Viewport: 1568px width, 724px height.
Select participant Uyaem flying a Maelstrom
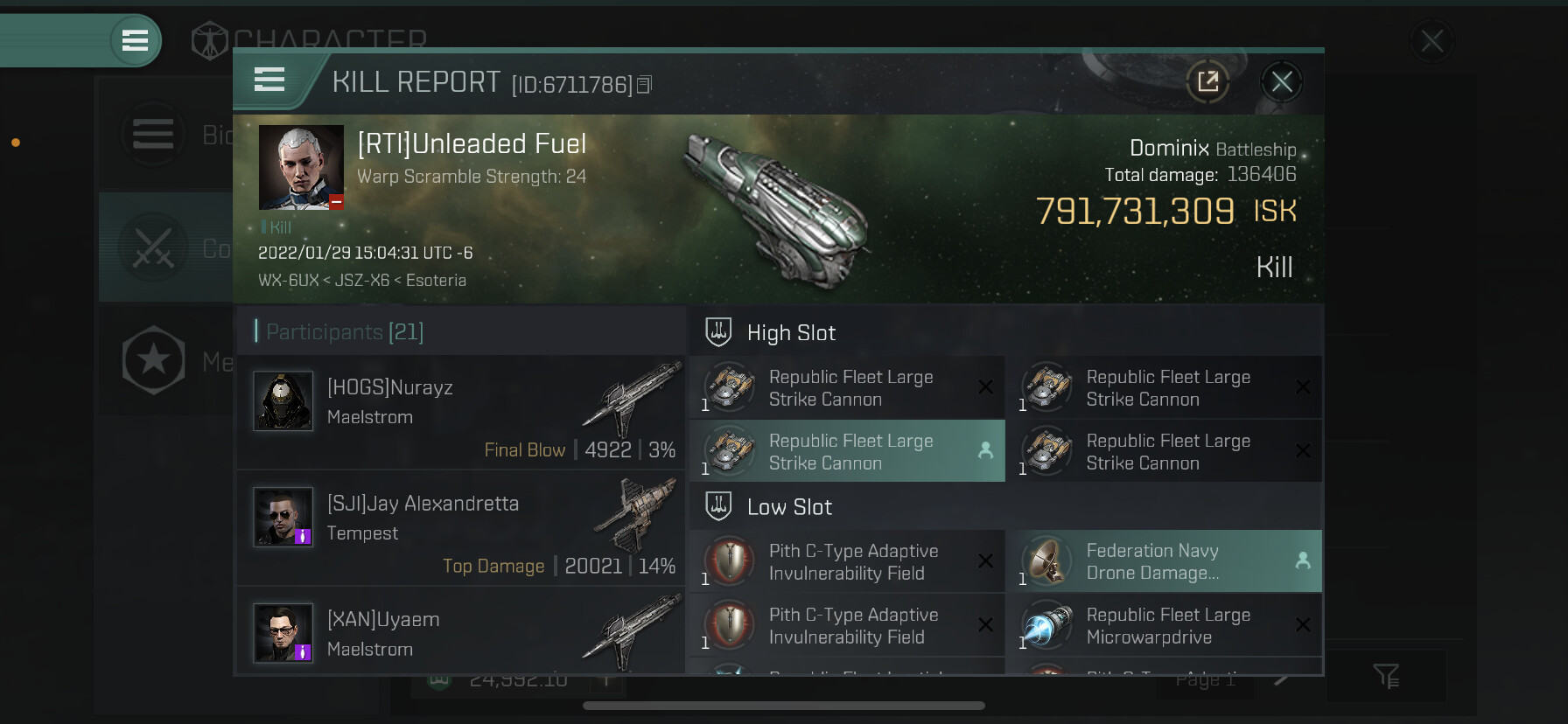[461, 632]
